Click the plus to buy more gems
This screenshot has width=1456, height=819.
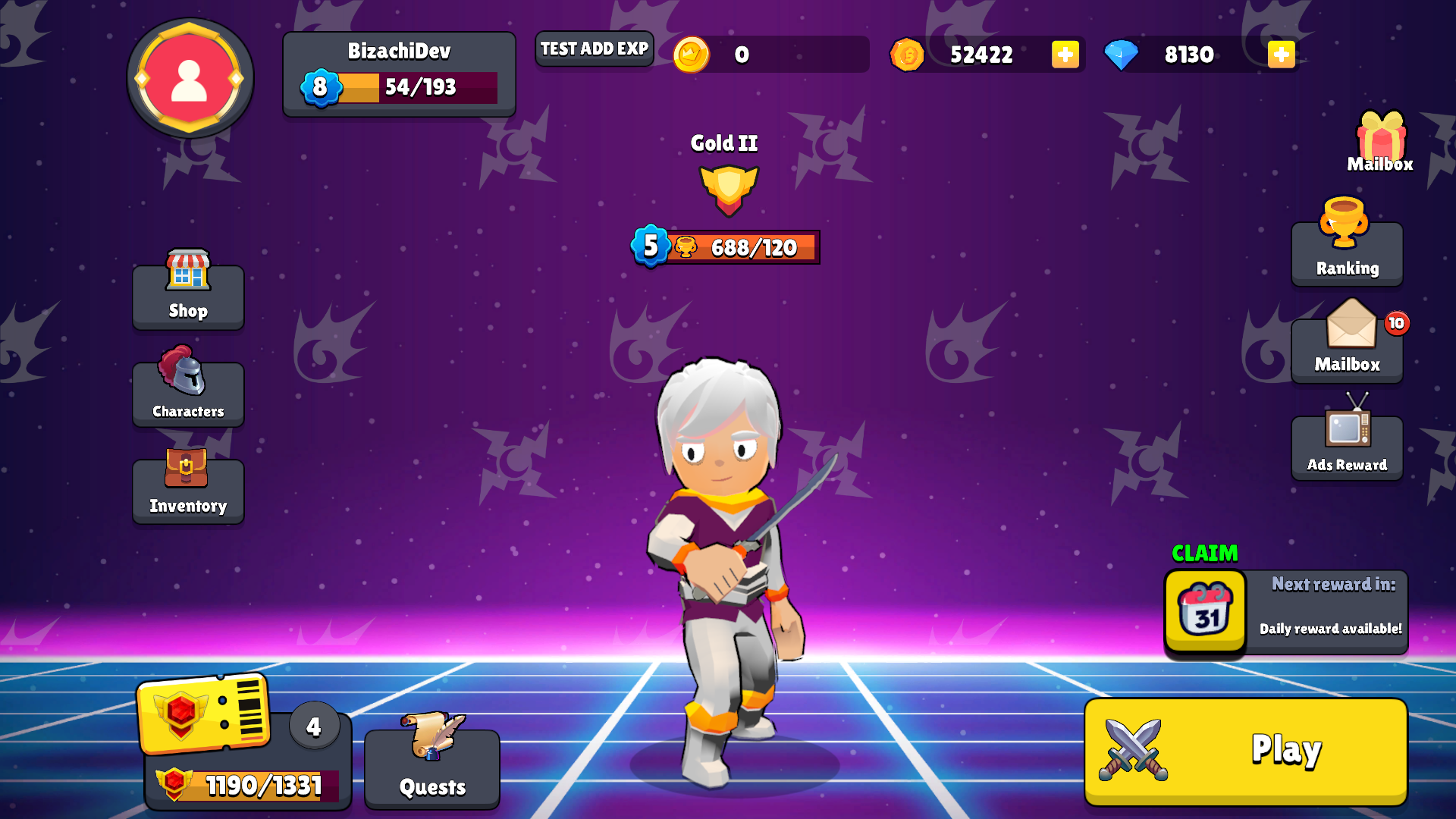pos(1281,54)
